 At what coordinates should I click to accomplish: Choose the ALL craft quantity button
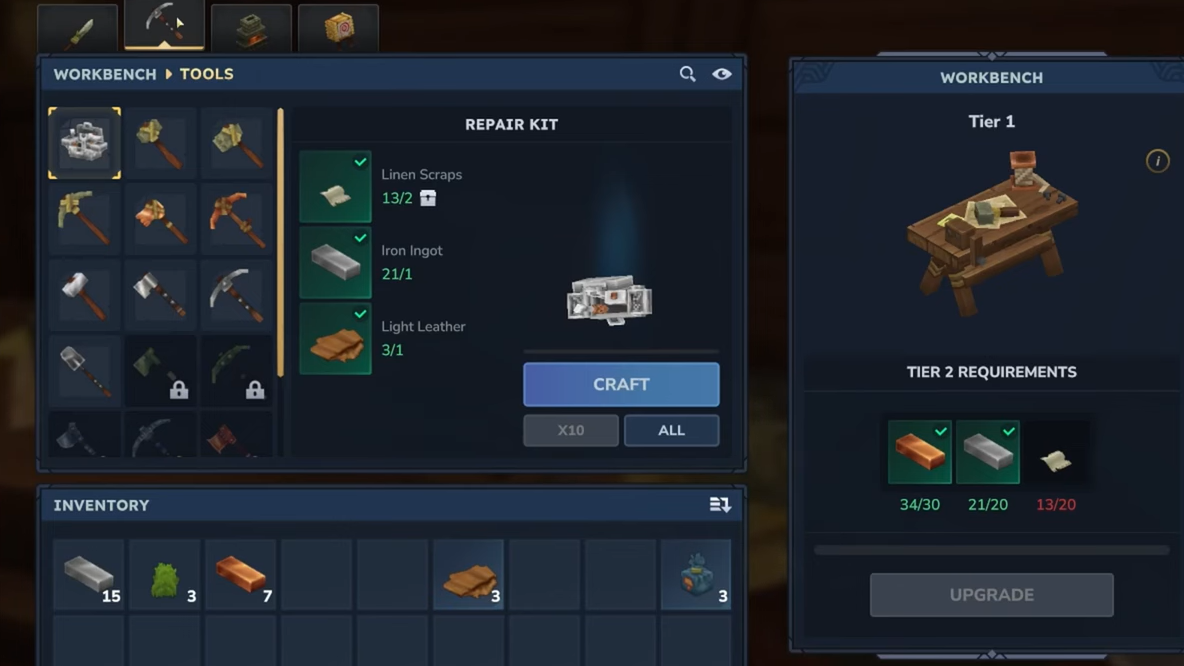coord(671,430)
